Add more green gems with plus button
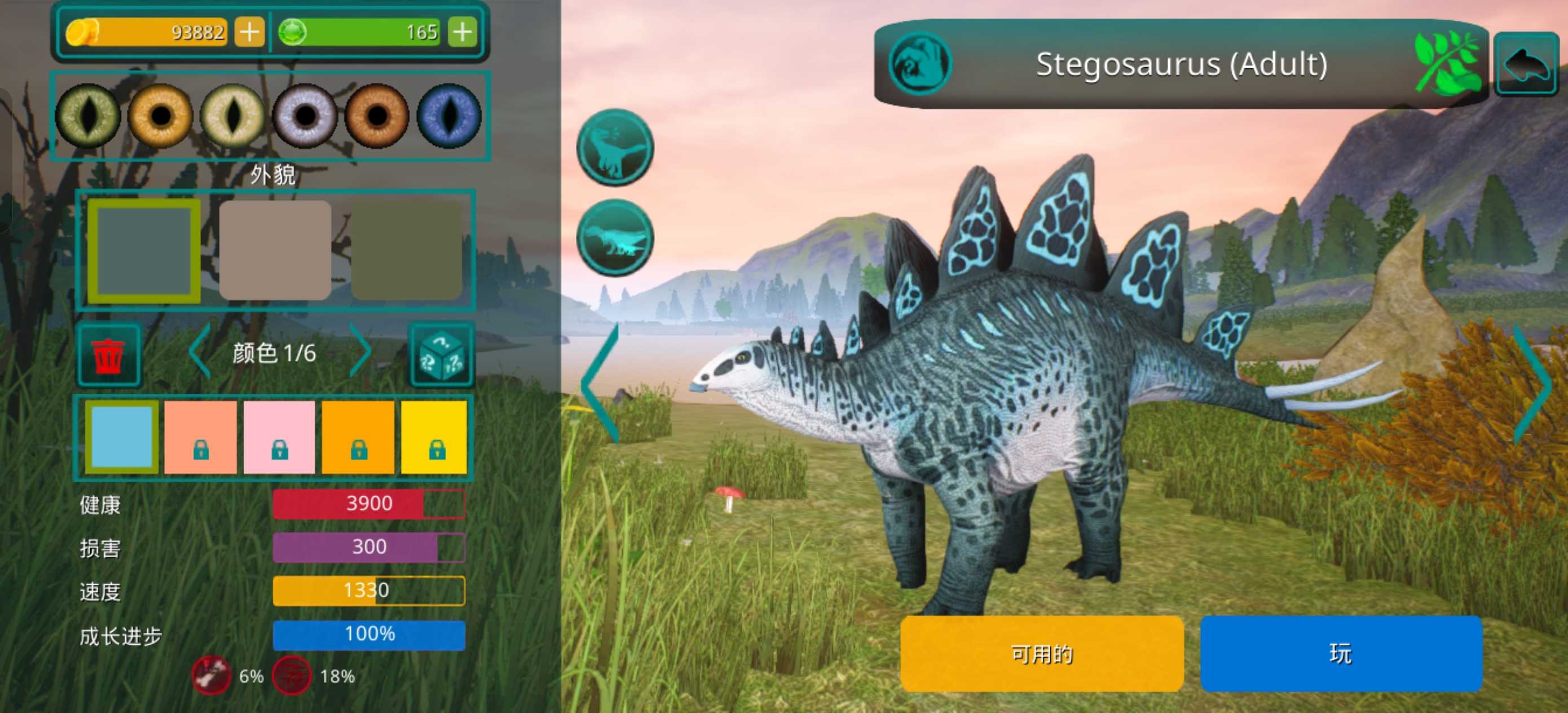The image size is (1568, 713). pyautogui.click(x=463, y=32)
